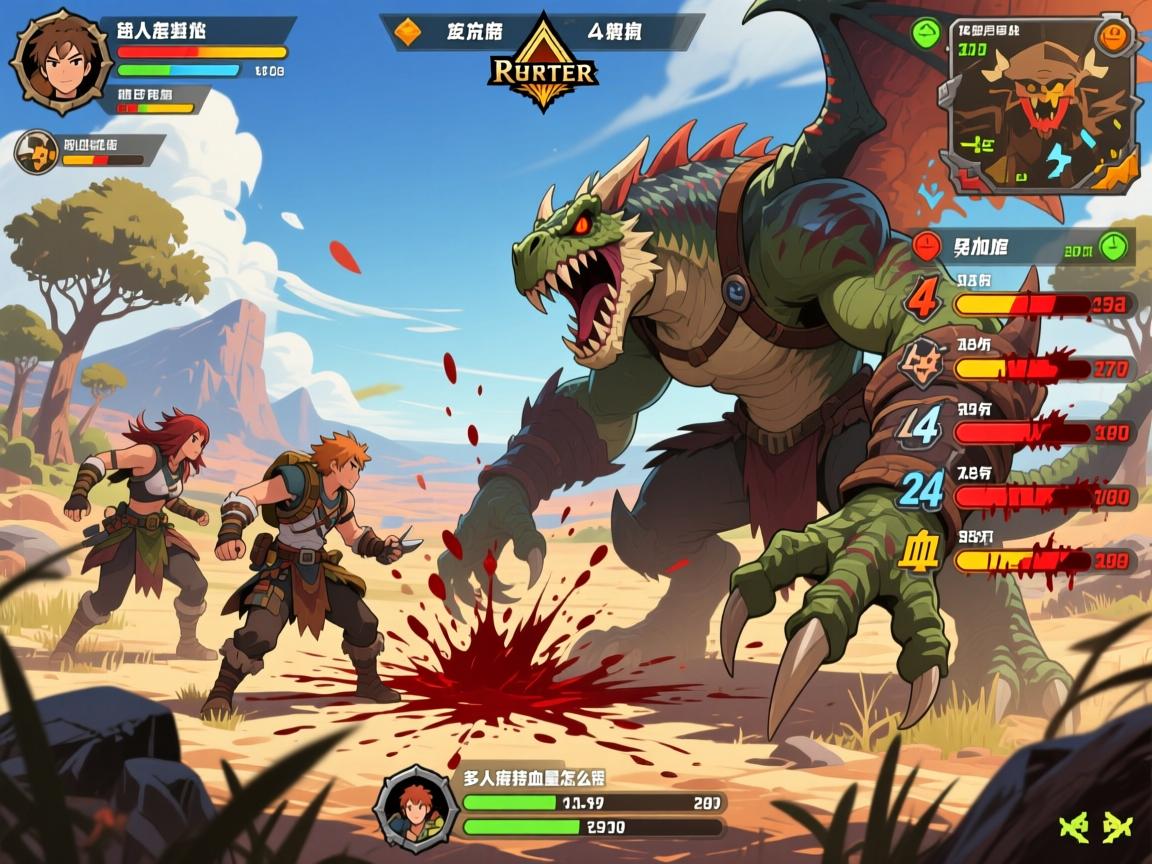
Task: Select the orange number 4 row icon
Action: [924, 299]
